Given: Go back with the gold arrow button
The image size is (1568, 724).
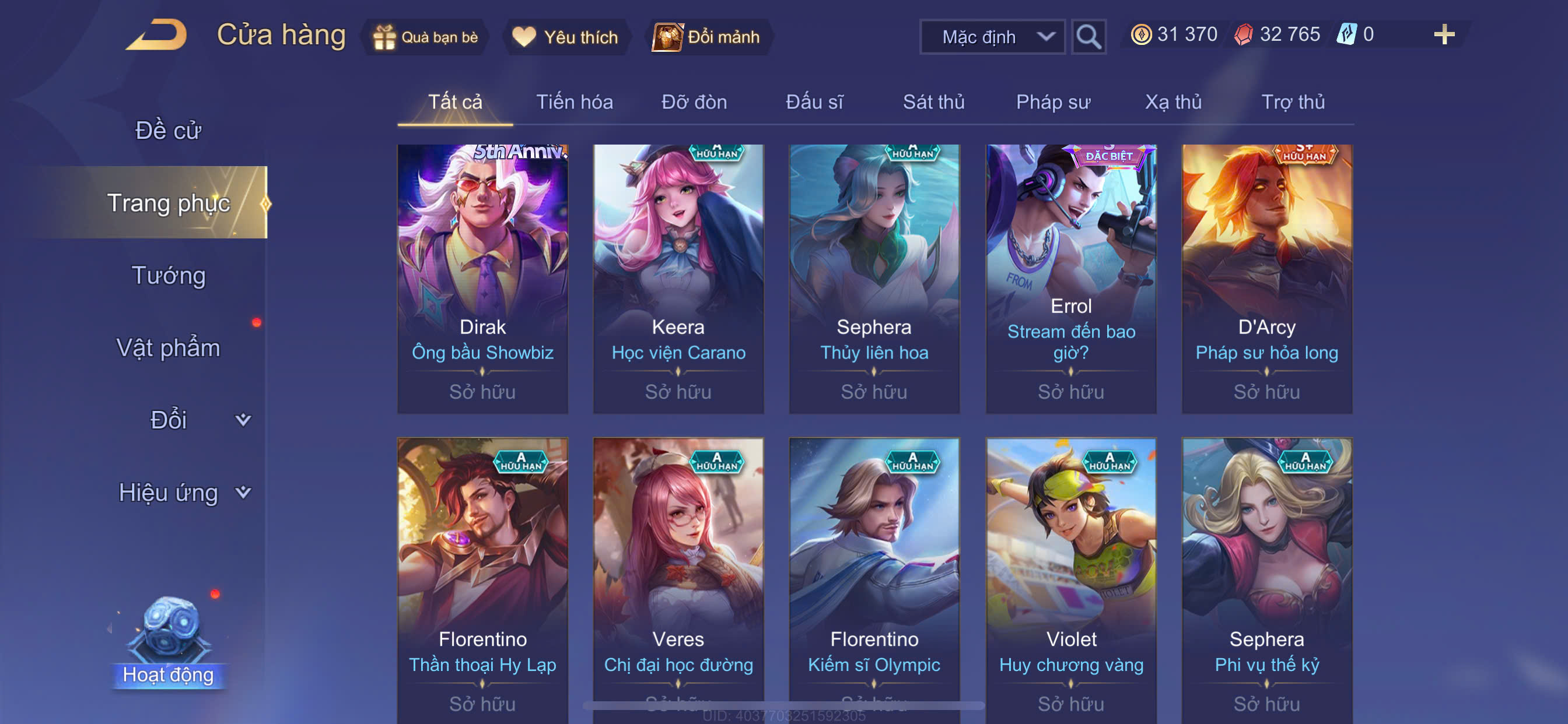Looking at the screenshot, I should [156, 34].
